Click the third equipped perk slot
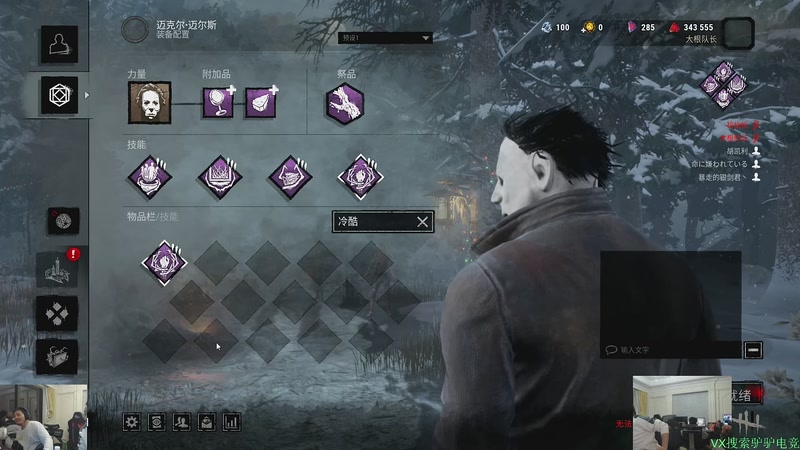 pyautogui.click(x=290, y=176)
